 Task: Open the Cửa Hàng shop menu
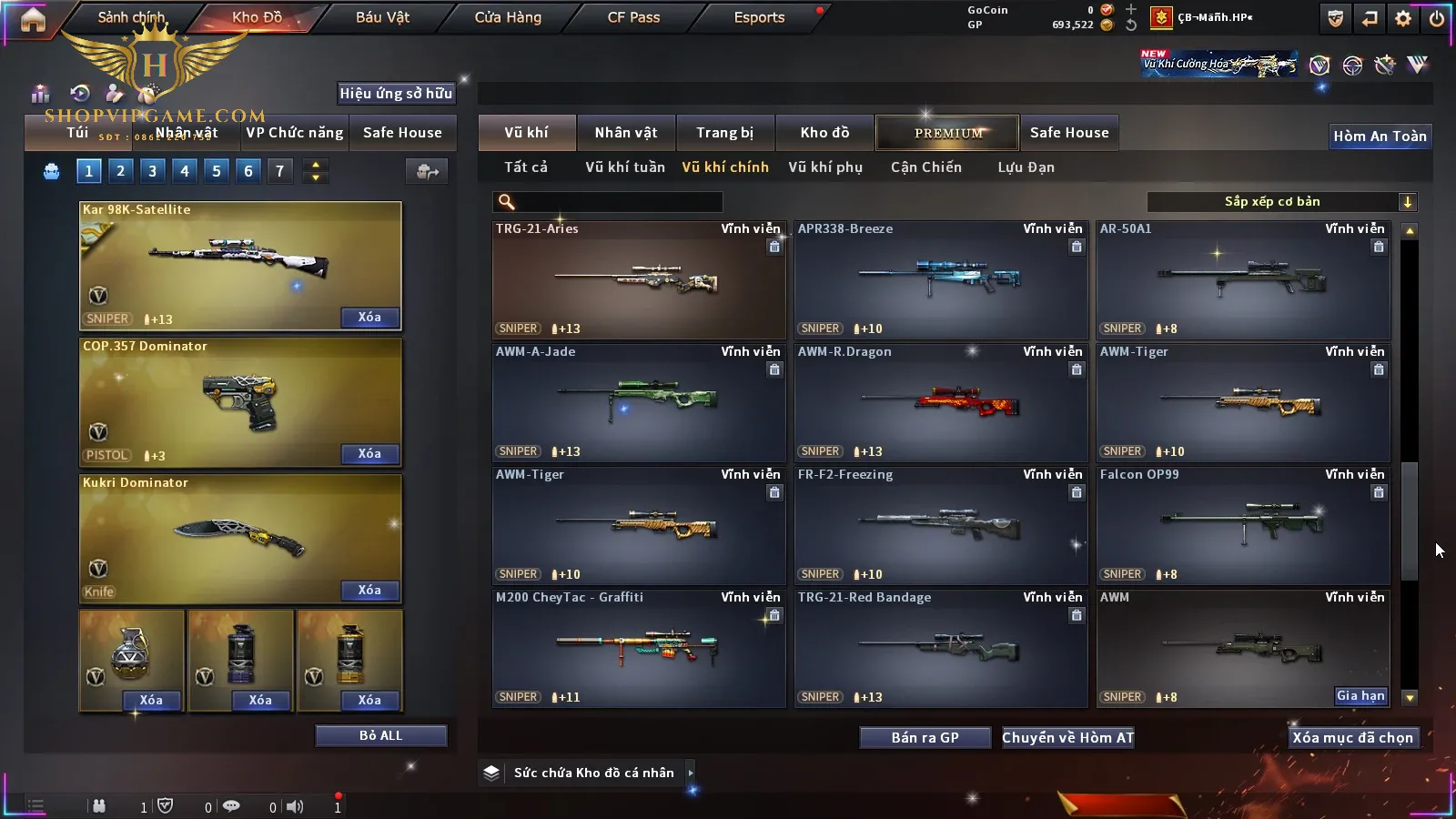tap(508, 17)
